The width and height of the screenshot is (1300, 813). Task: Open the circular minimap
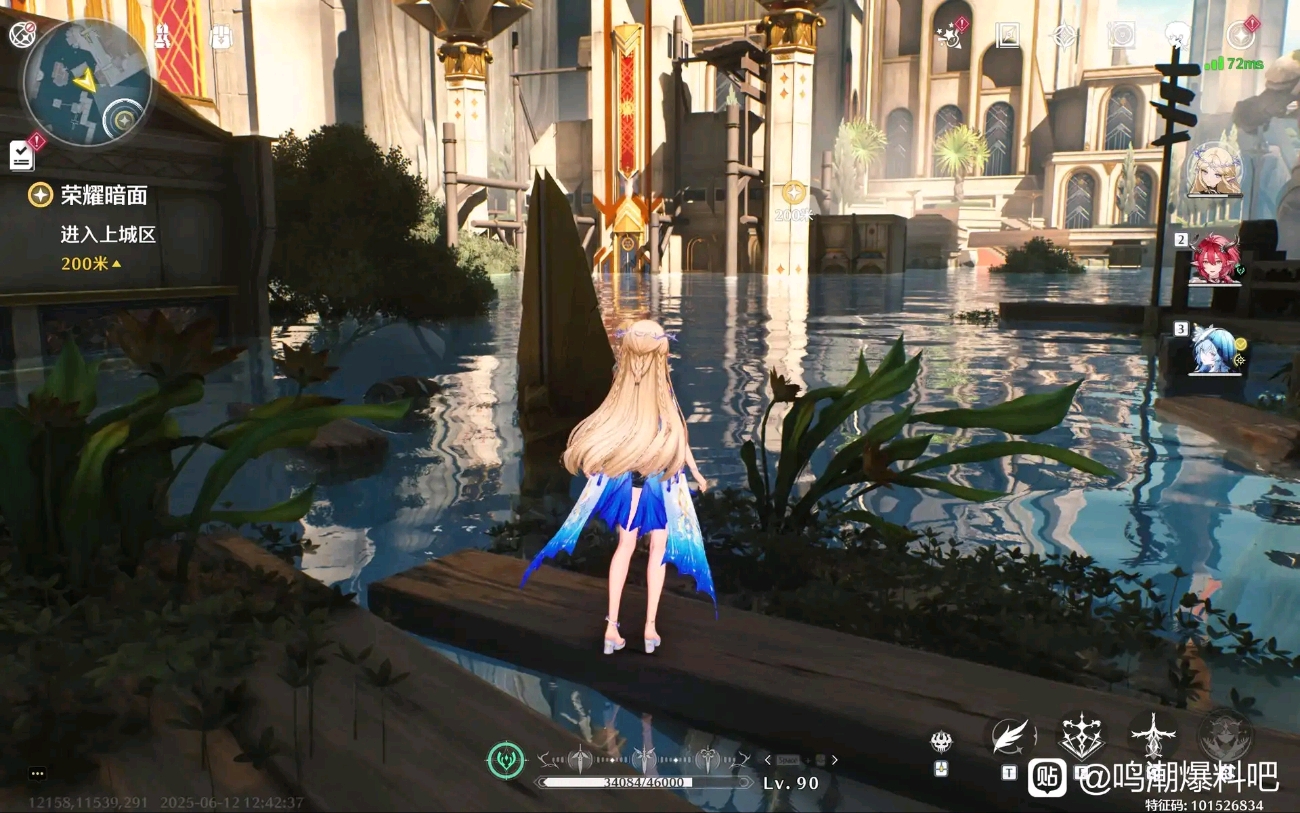87,82
